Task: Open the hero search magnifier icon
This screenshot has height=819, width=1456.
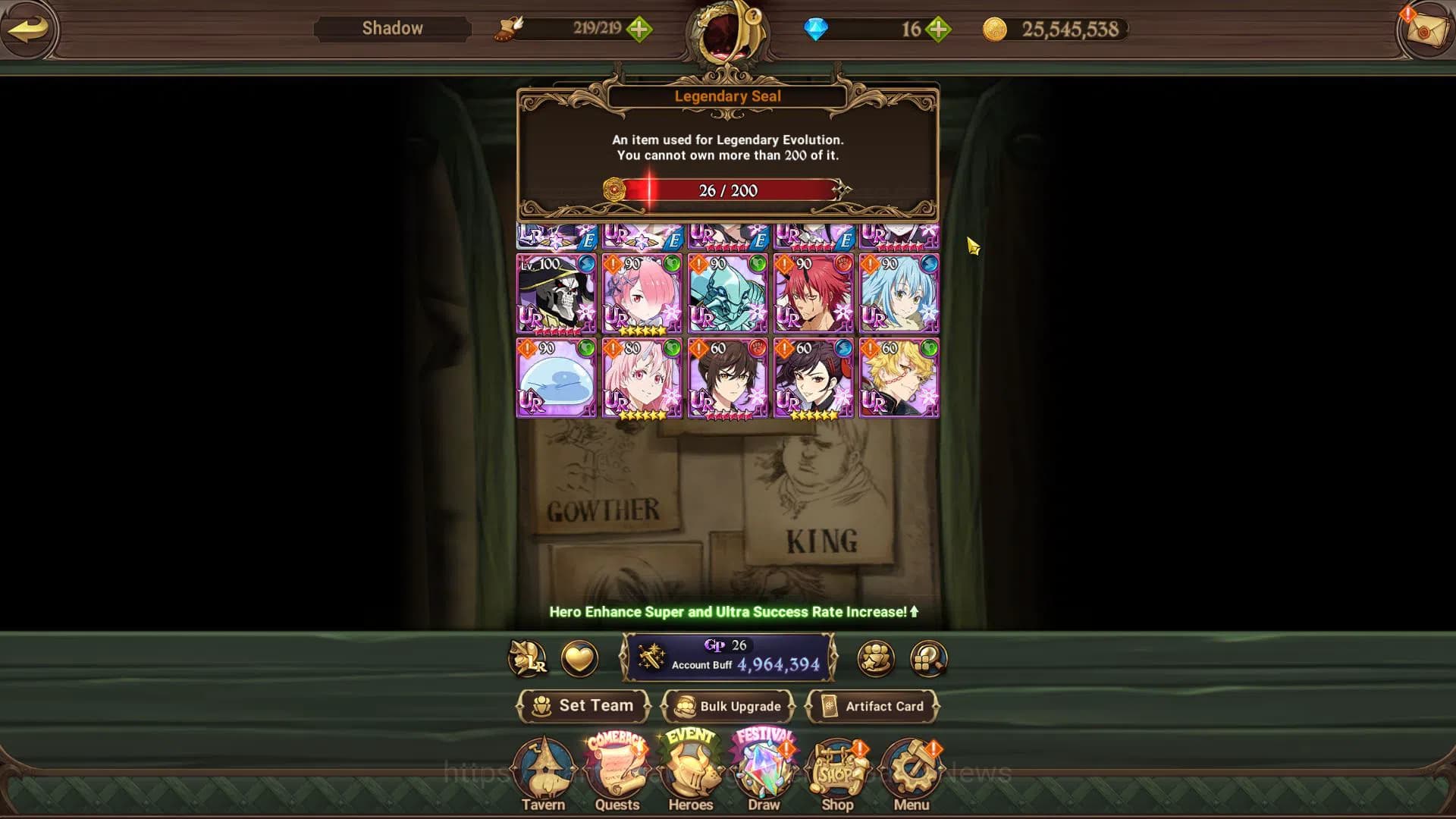Action: click(x=928, y=659)
